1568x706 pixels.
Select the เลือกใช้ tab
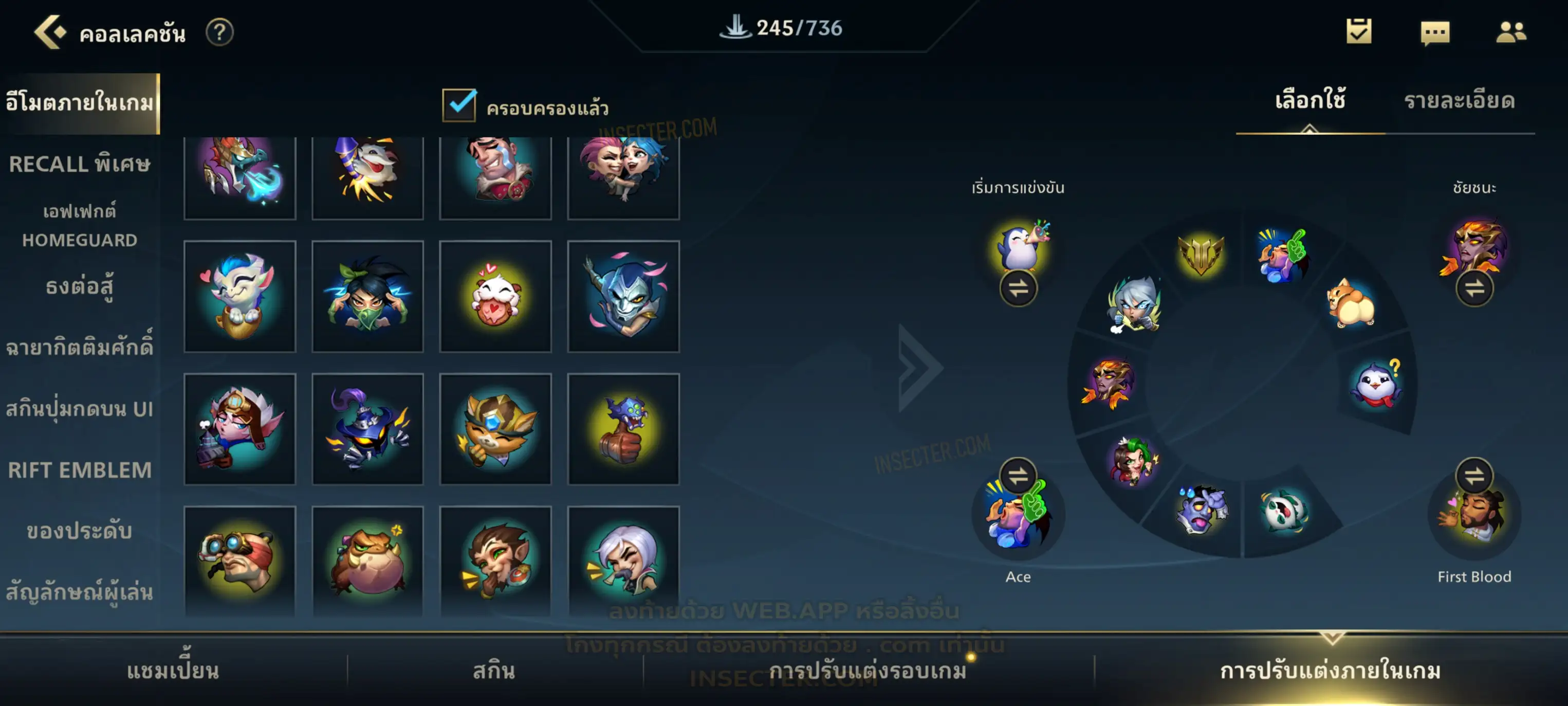pyautogui.click(x=1310, y=101)
